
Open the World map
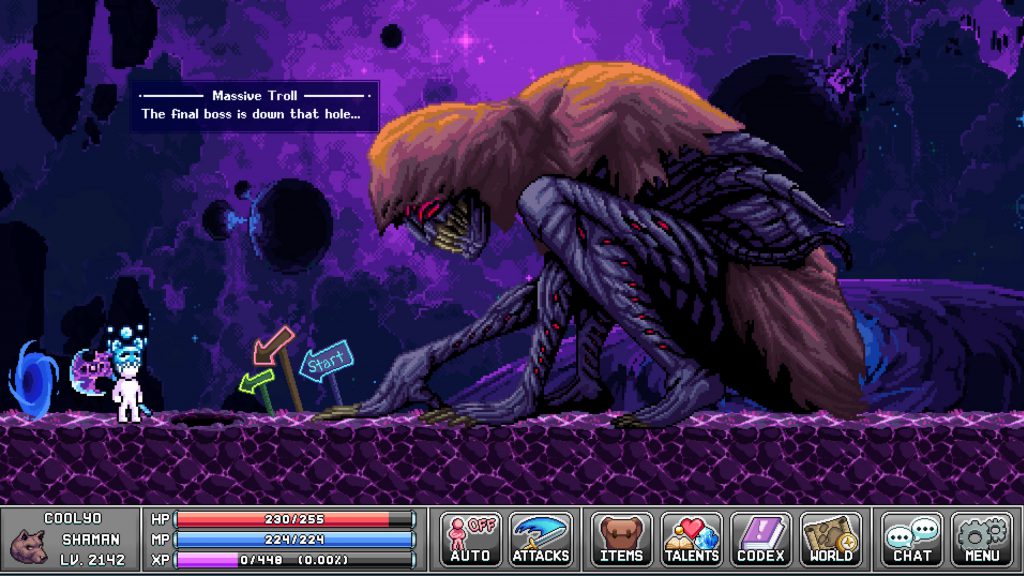831,540
